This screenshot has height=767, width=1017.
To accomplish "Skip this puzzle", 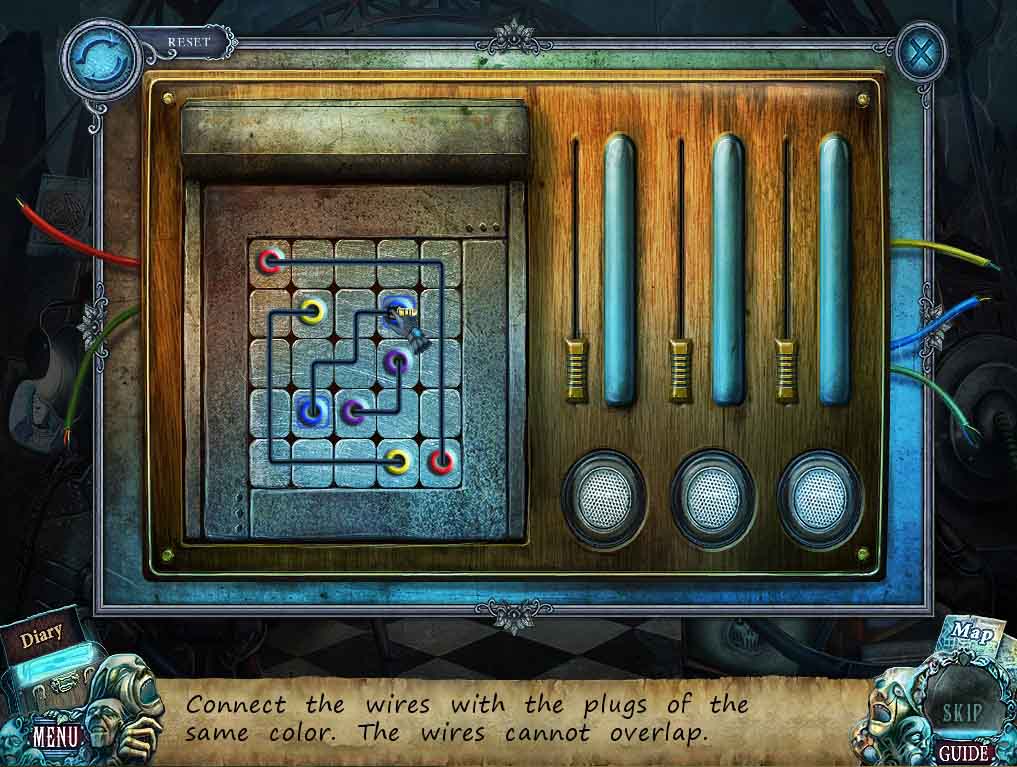I will (962, 712).
